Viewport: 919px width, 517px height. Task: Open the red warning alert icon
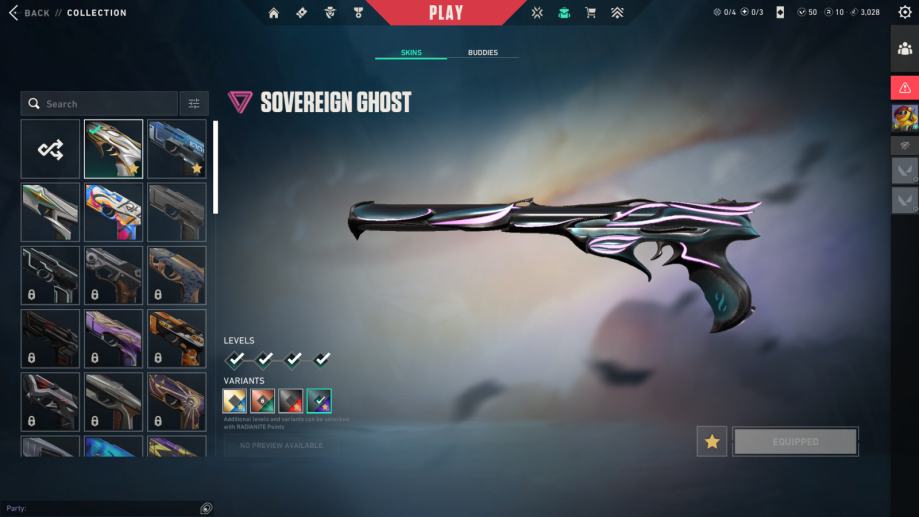(x=905, y=88)
